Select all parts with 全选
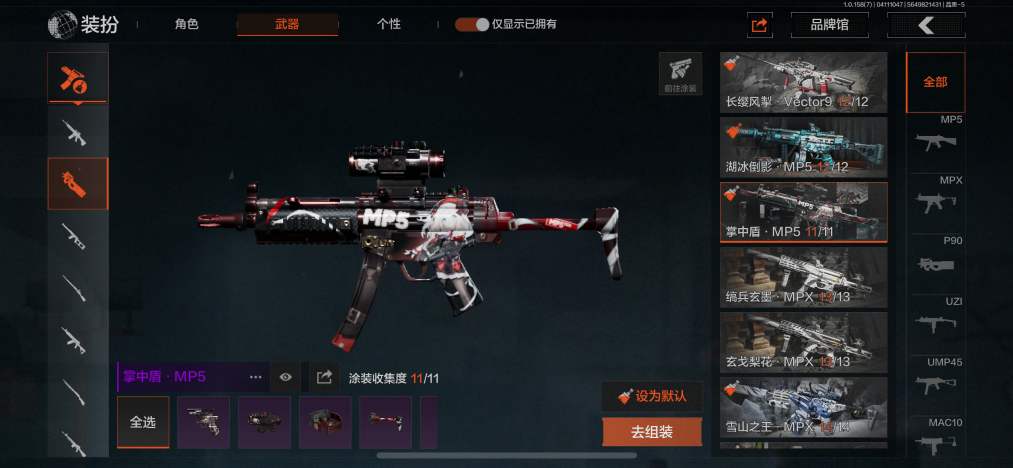 pyautogui.click(x=143, y=422)
